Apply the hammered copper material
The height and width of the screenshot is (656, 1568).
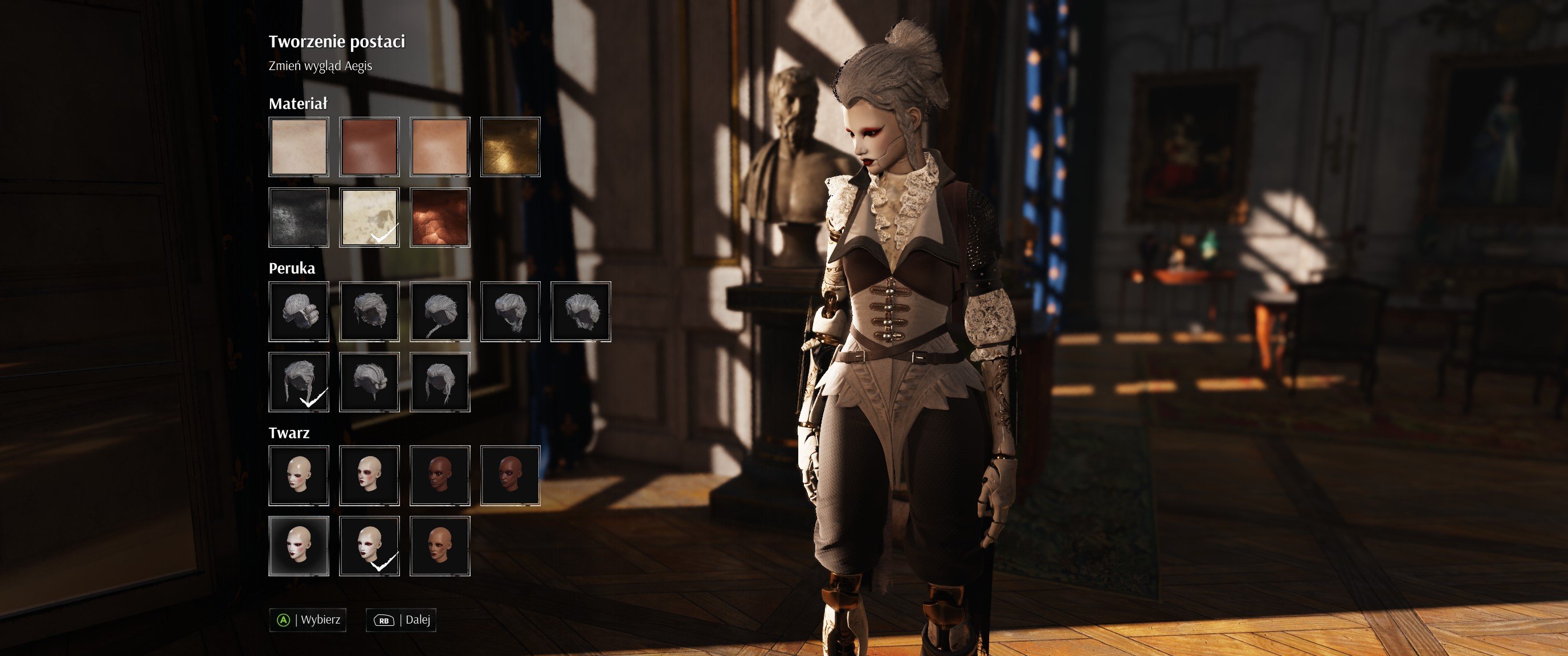439,218
